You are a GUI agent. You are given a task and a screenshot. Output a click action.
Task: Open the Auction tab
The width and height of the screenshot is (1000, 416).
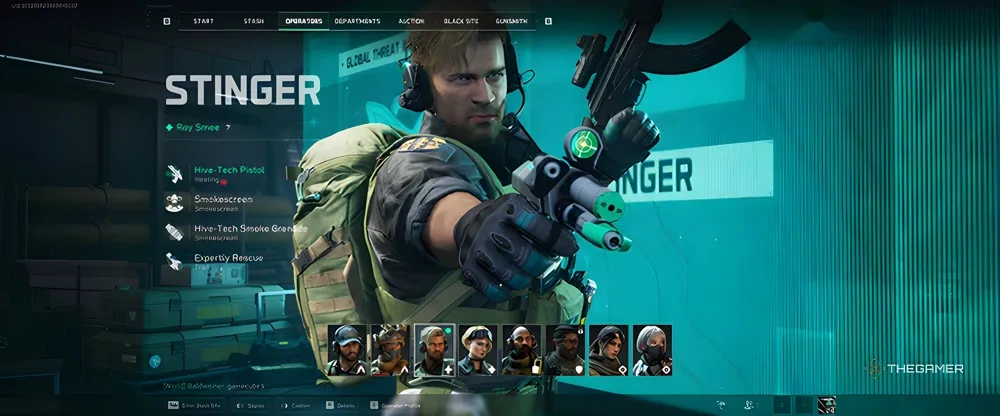click(x=411, y=20)
